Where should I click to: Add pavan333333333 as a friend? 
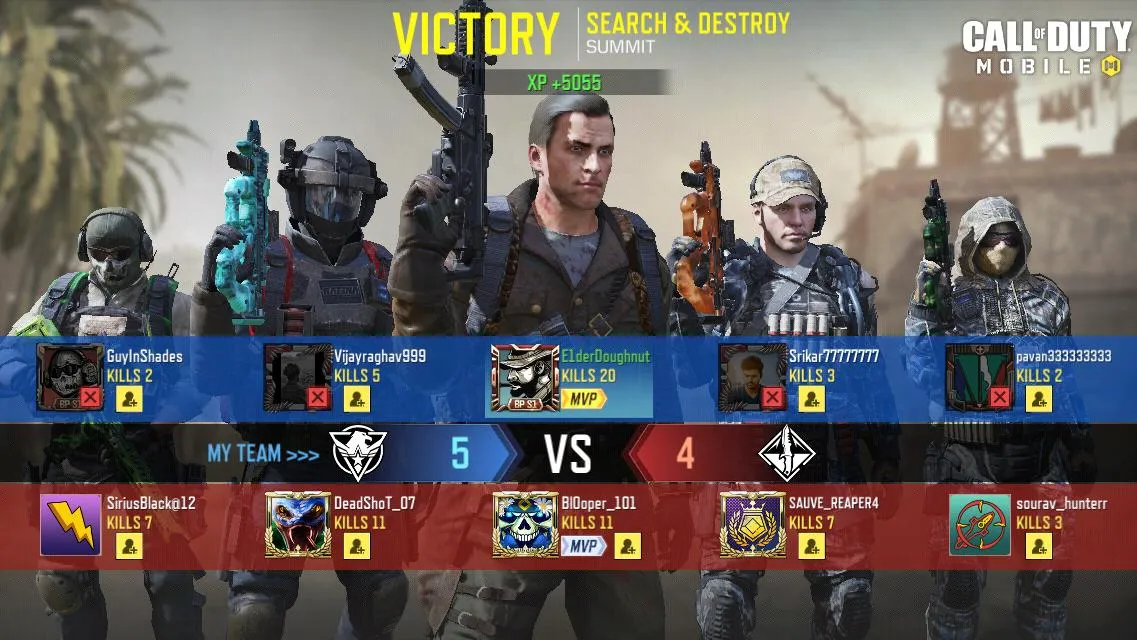point(1039,399)
